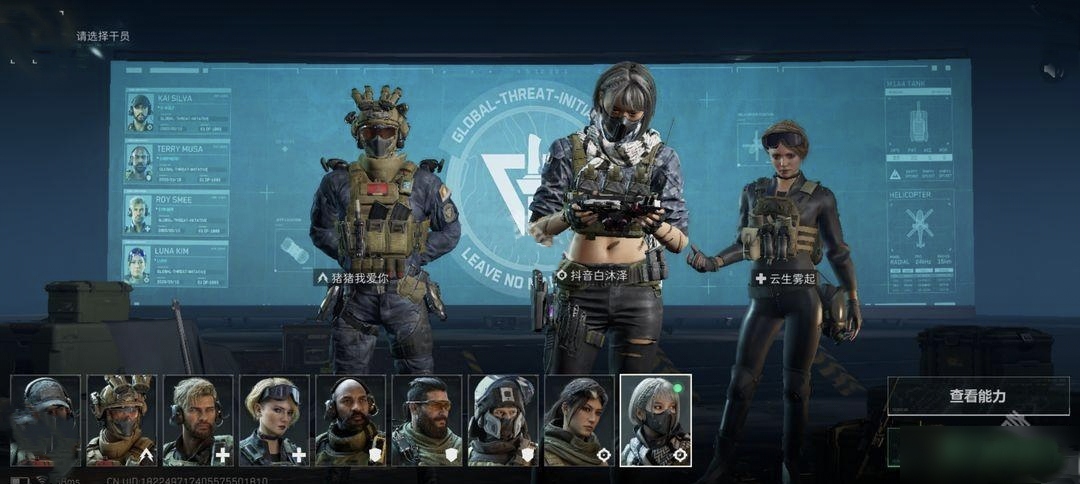Select the operator in the full white face mask

tap(503, 420)
